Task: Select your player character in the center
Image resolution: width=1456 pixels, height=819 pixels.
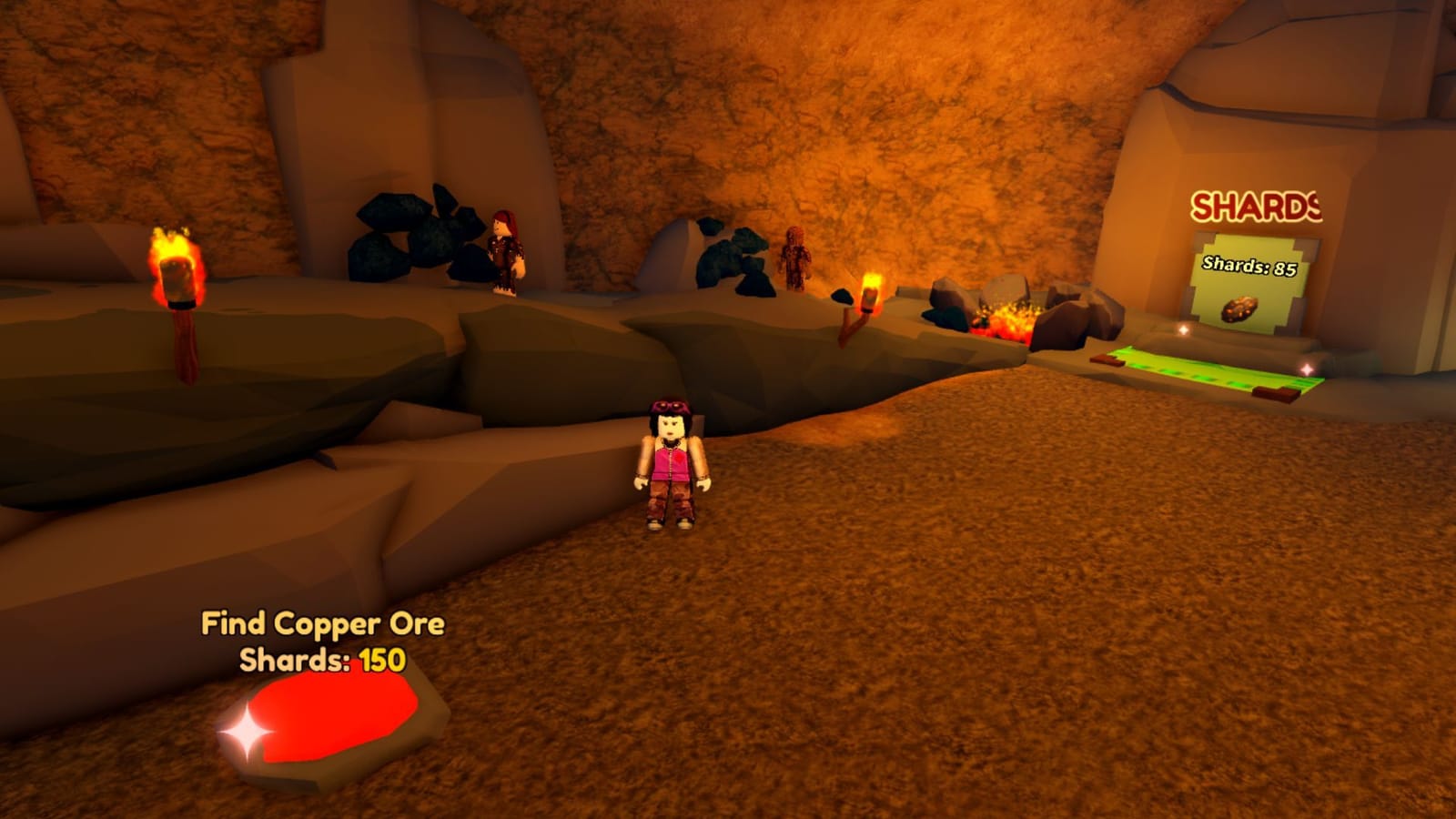Action: pos(671,464)
